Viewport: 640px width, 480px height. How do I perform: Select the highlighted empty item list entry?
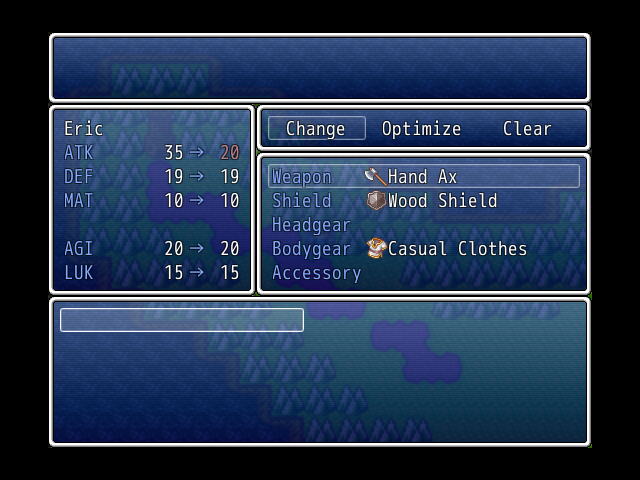[182, 320]
